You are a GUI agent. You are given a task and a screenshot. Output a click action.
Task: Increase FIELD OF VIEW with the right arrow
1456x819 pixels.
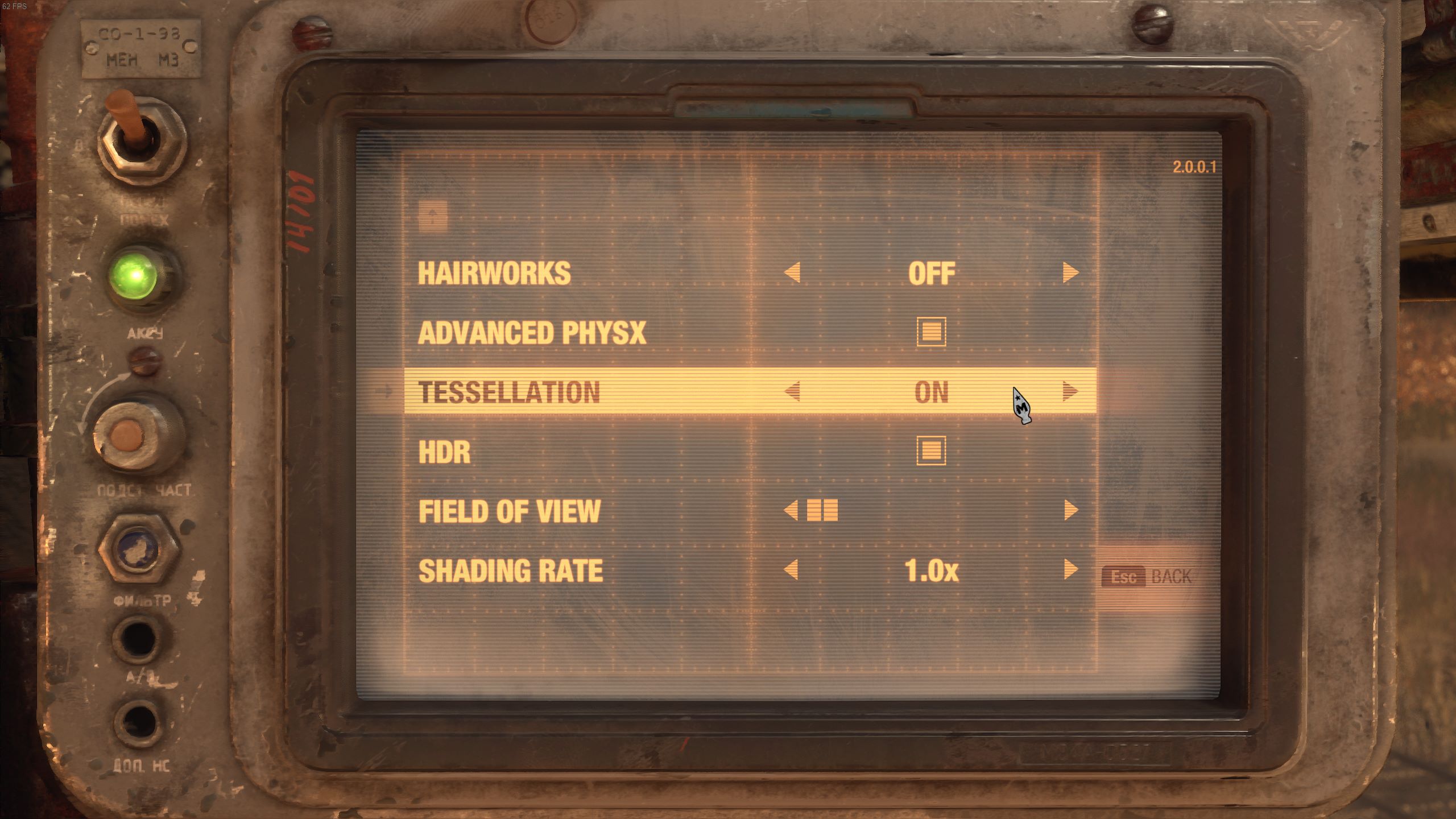(1069, 511)
